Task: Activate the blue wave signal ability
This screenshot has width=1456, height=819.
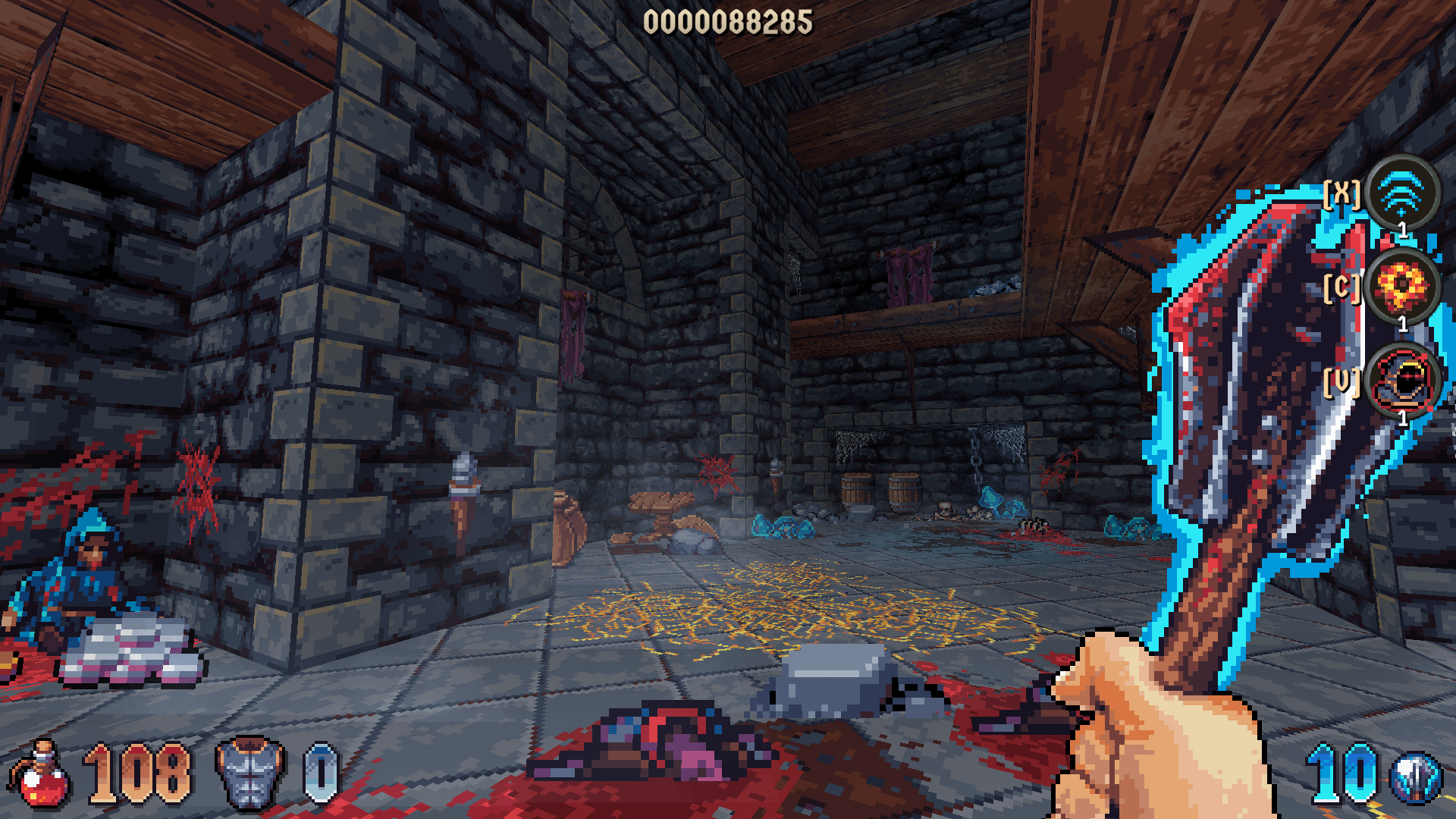Action: click(1402, 192)
